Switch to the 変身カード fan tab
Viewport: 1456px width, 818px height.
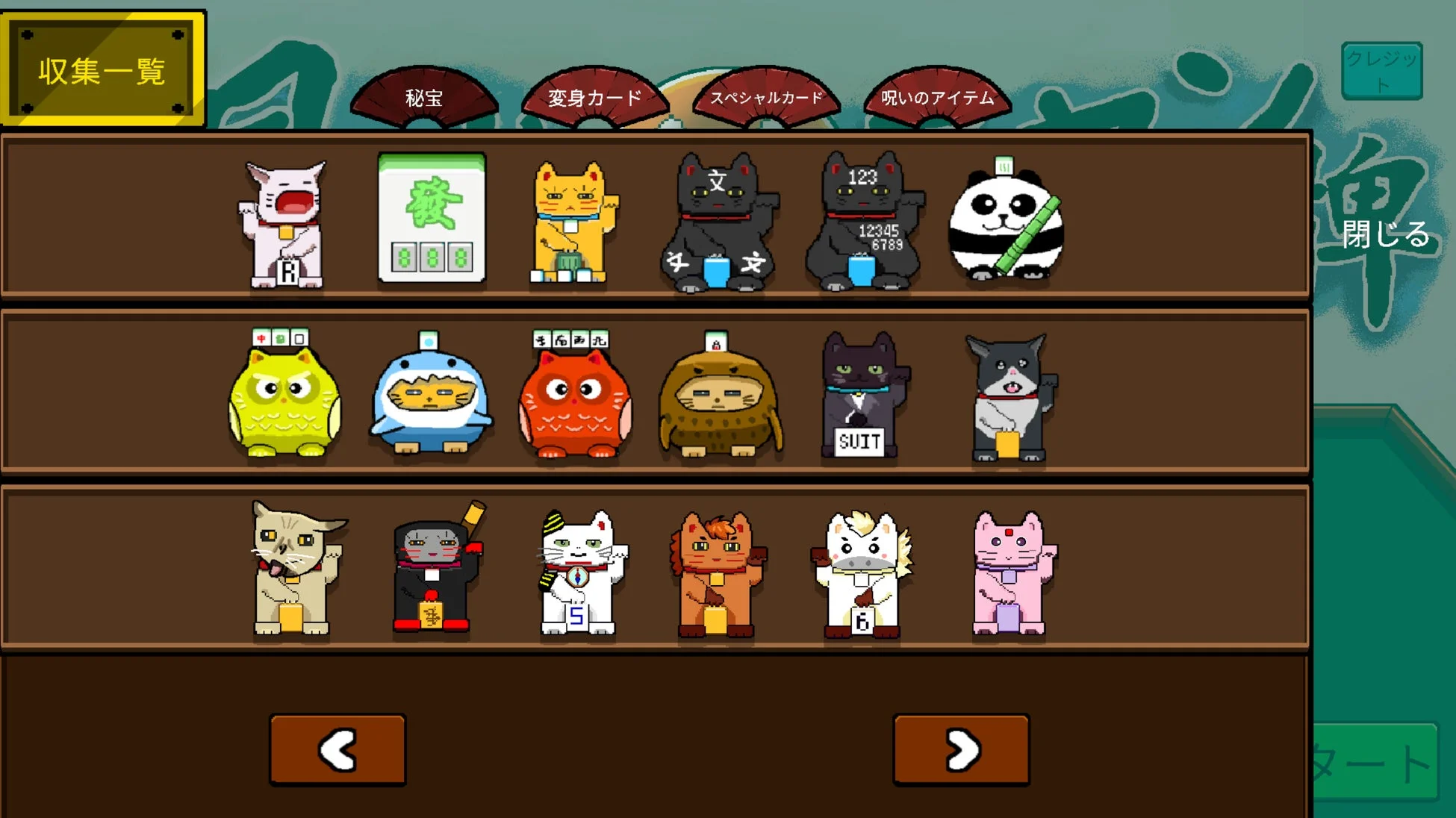tap(595, 96)
